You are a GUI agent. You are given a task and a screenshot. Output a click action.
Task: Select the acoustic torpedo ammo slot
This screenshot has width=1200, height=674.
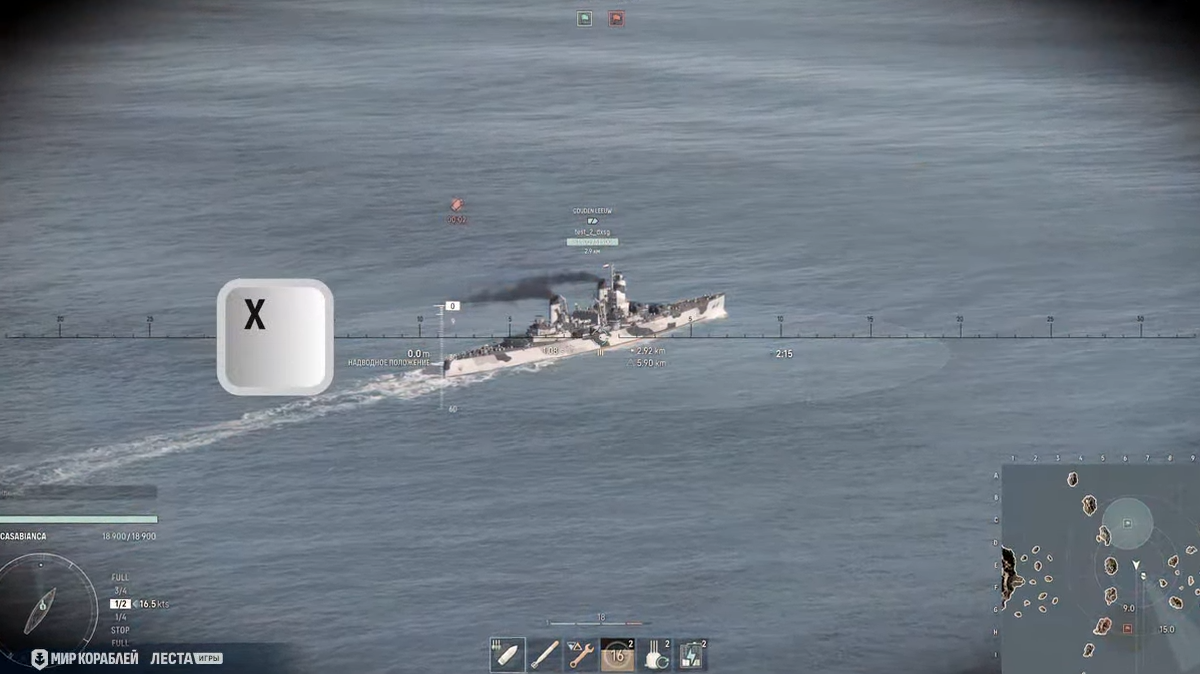[507, 655]
